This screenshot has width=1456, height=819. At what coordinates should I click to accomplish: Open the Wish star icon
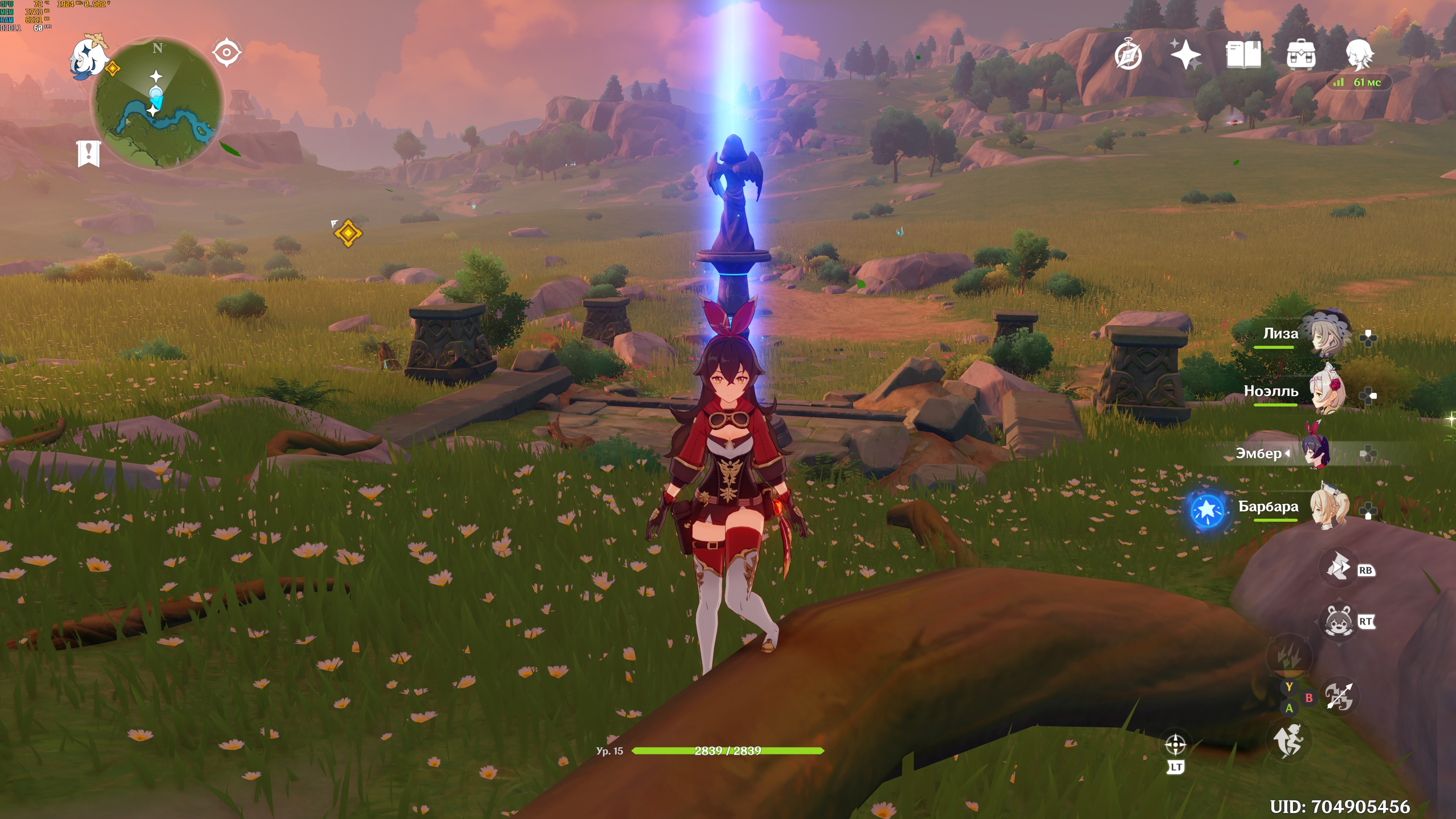1185,55
